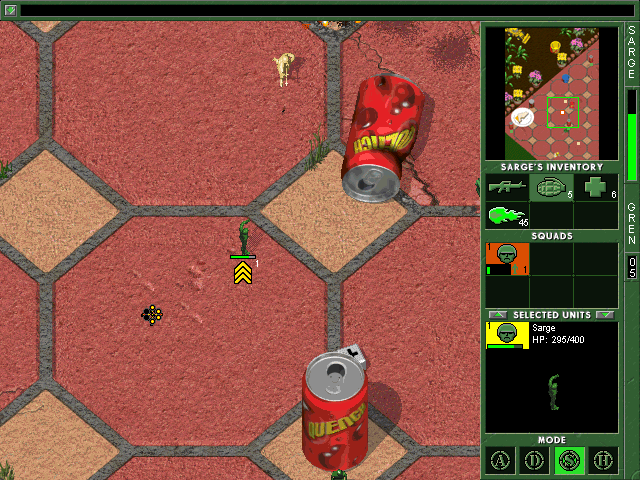Screen dimensions: 640x480
Task: Select the rifle in Sarge's inventory
Action: (507, 187)
